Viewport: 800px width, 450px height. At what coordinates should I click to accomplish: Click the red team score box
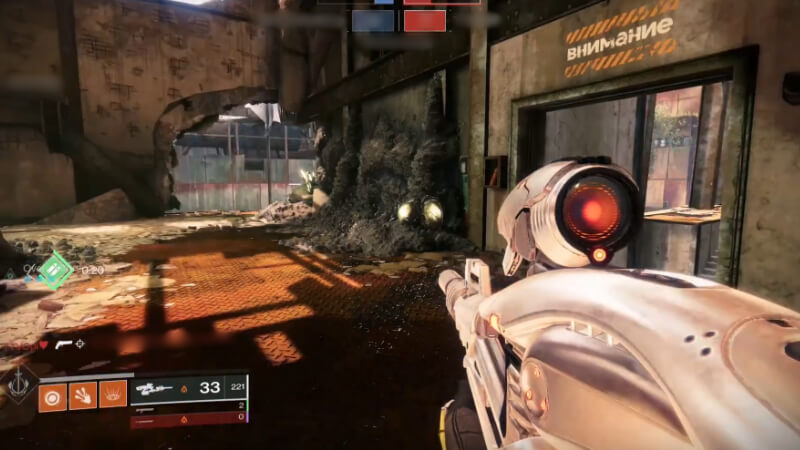[x=425, y=21]
